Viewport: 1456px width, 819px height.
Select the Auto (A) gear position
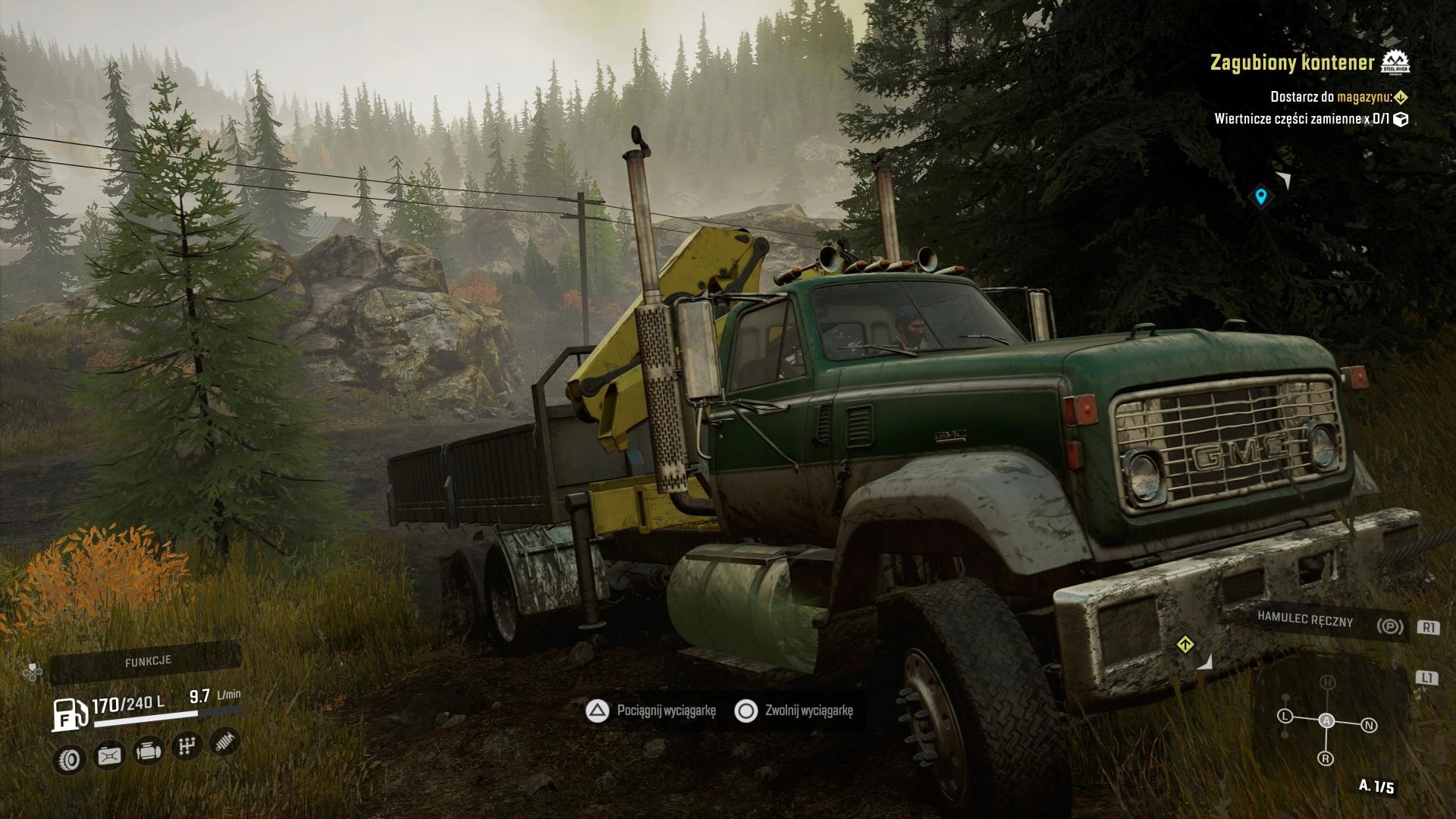pos(1326,720)
